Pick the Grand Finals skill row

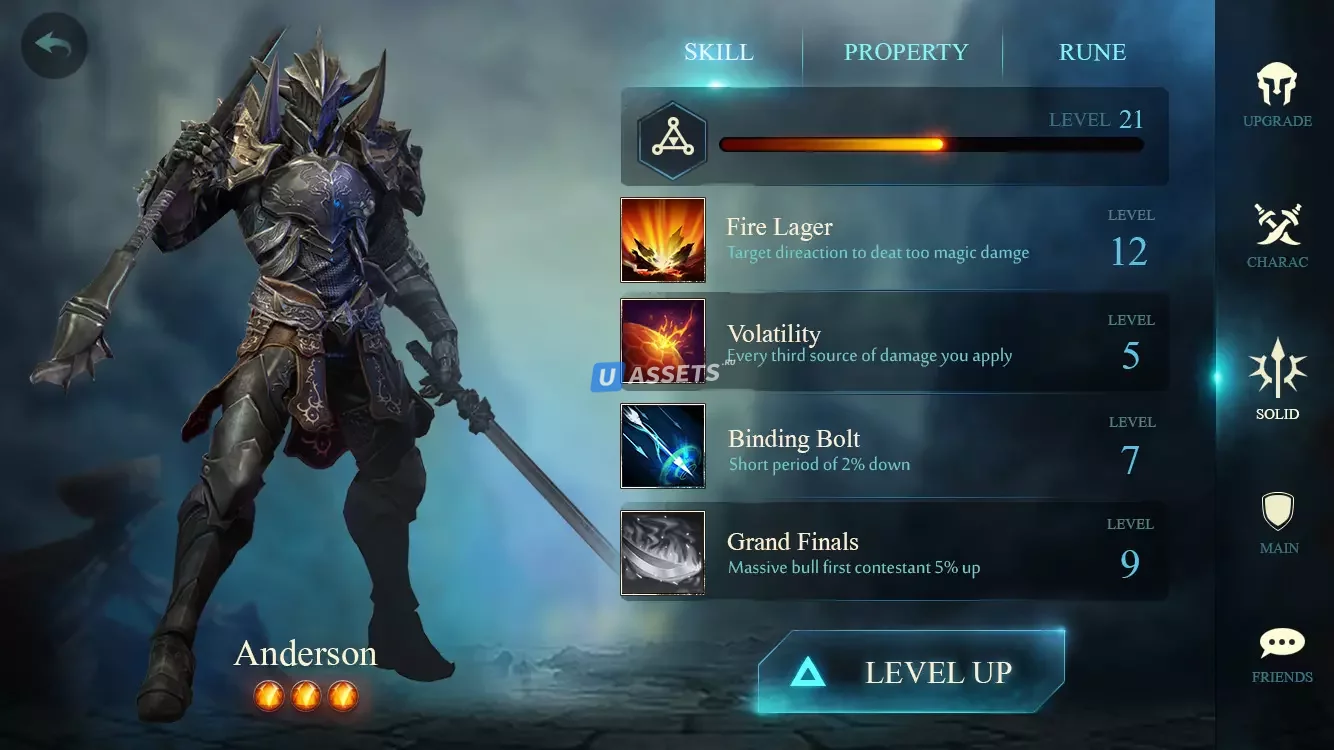tap(894, 553)
